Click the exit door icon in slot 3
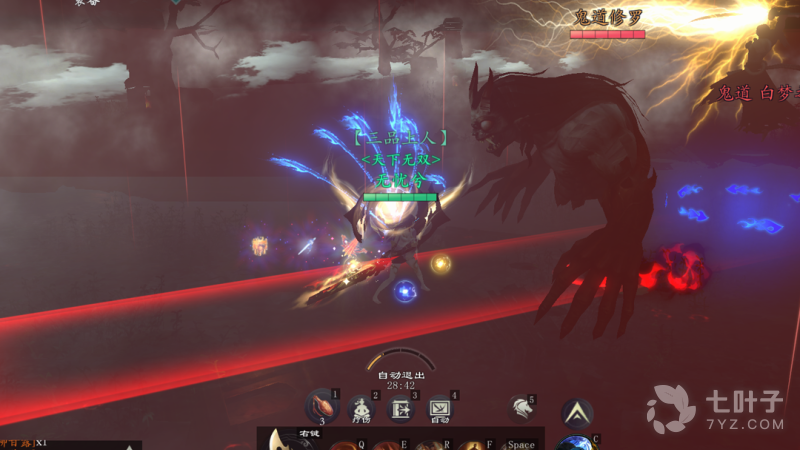 (401, 409)
